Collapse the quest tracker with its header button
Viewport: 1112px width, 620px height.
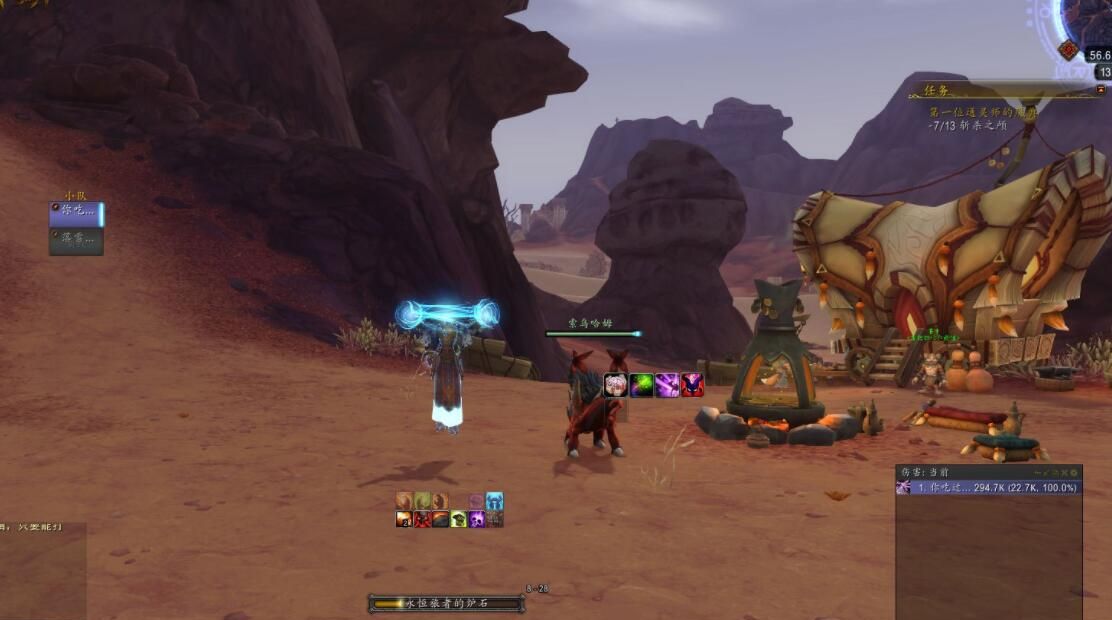coord(1099,90)
